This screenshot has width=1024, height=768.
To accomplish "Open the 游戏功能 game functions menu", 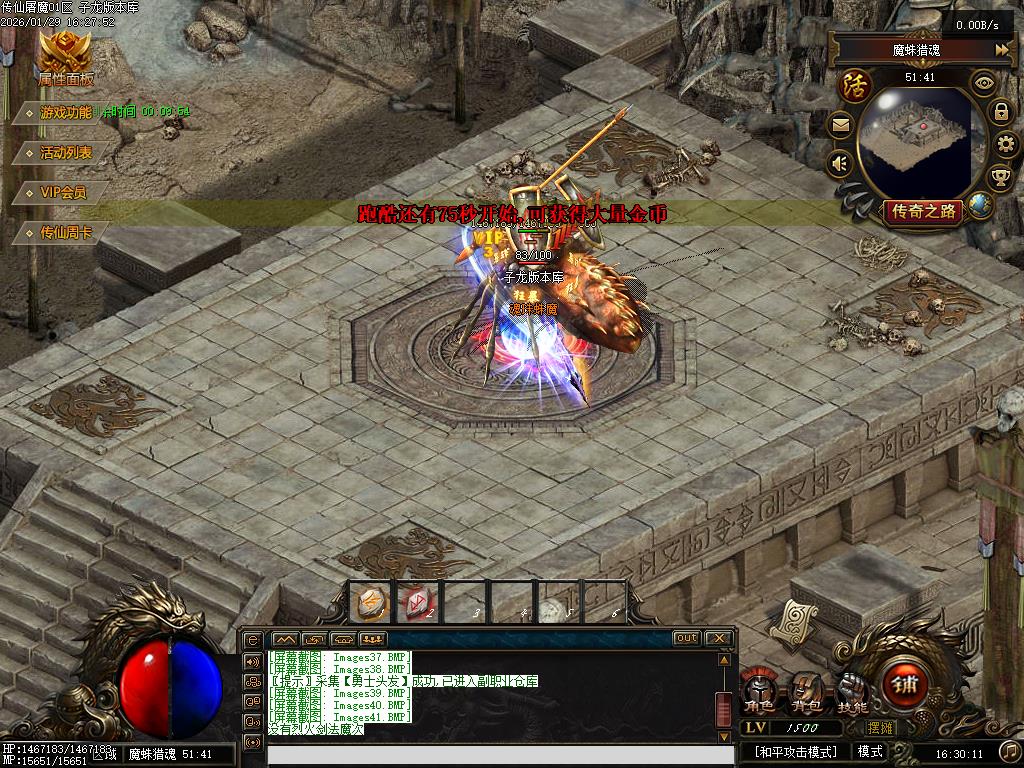I will tap(64, 112).
